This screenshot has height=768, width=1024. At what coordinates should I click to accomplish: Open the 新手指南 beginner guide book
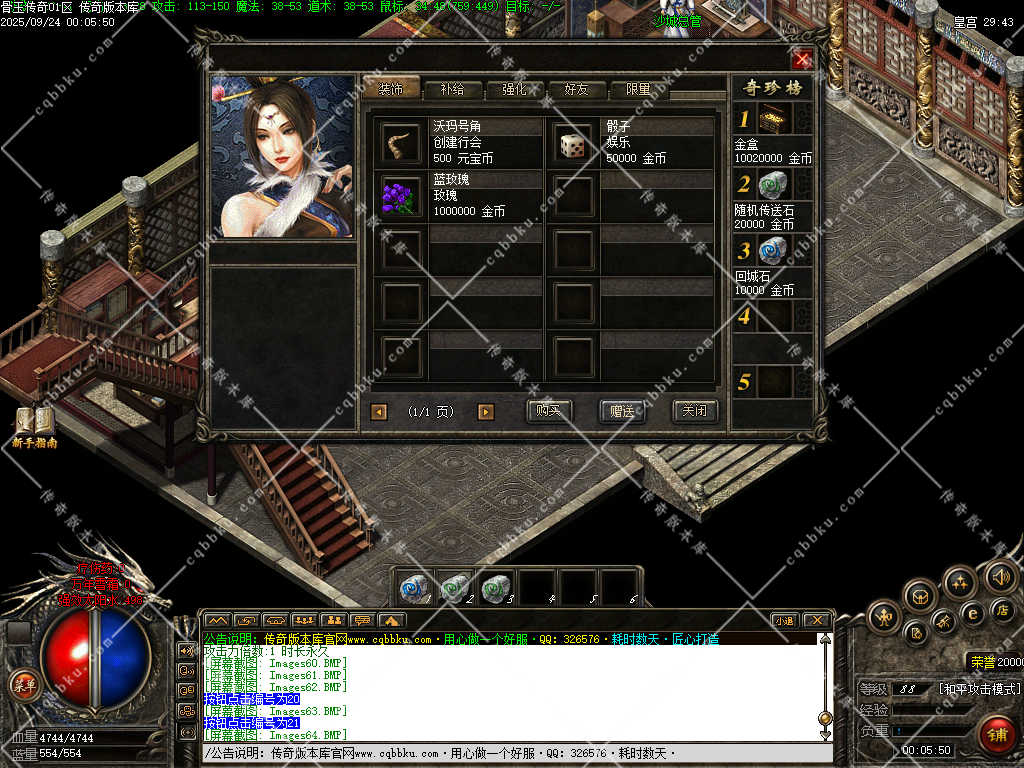[x=34, y=424]
